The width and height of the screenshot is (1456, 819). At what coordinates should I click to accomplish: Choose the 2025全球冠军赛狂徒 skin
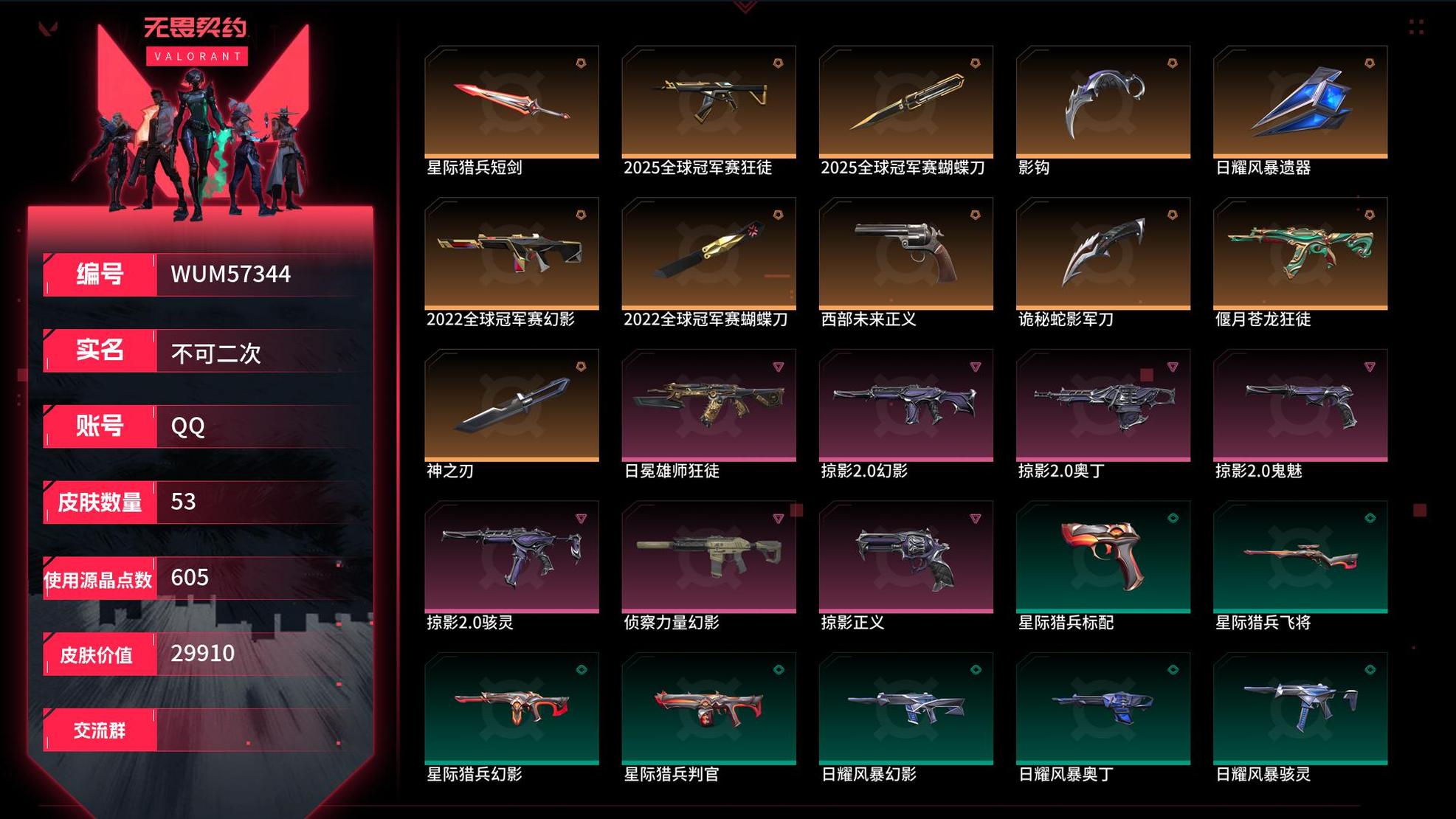[x=708, y=102]
